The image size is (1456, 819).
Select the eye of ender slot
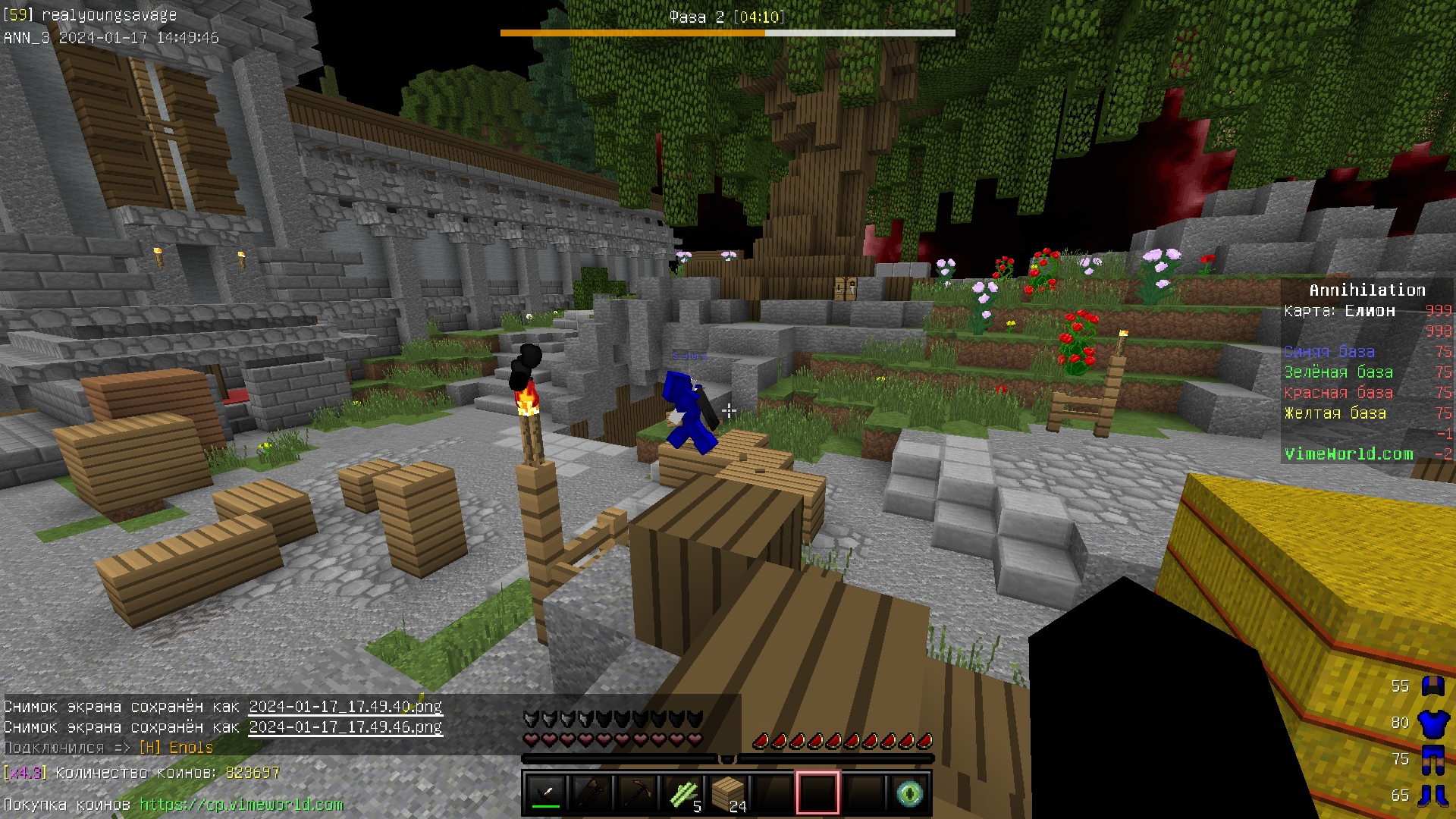coord(909,793)
